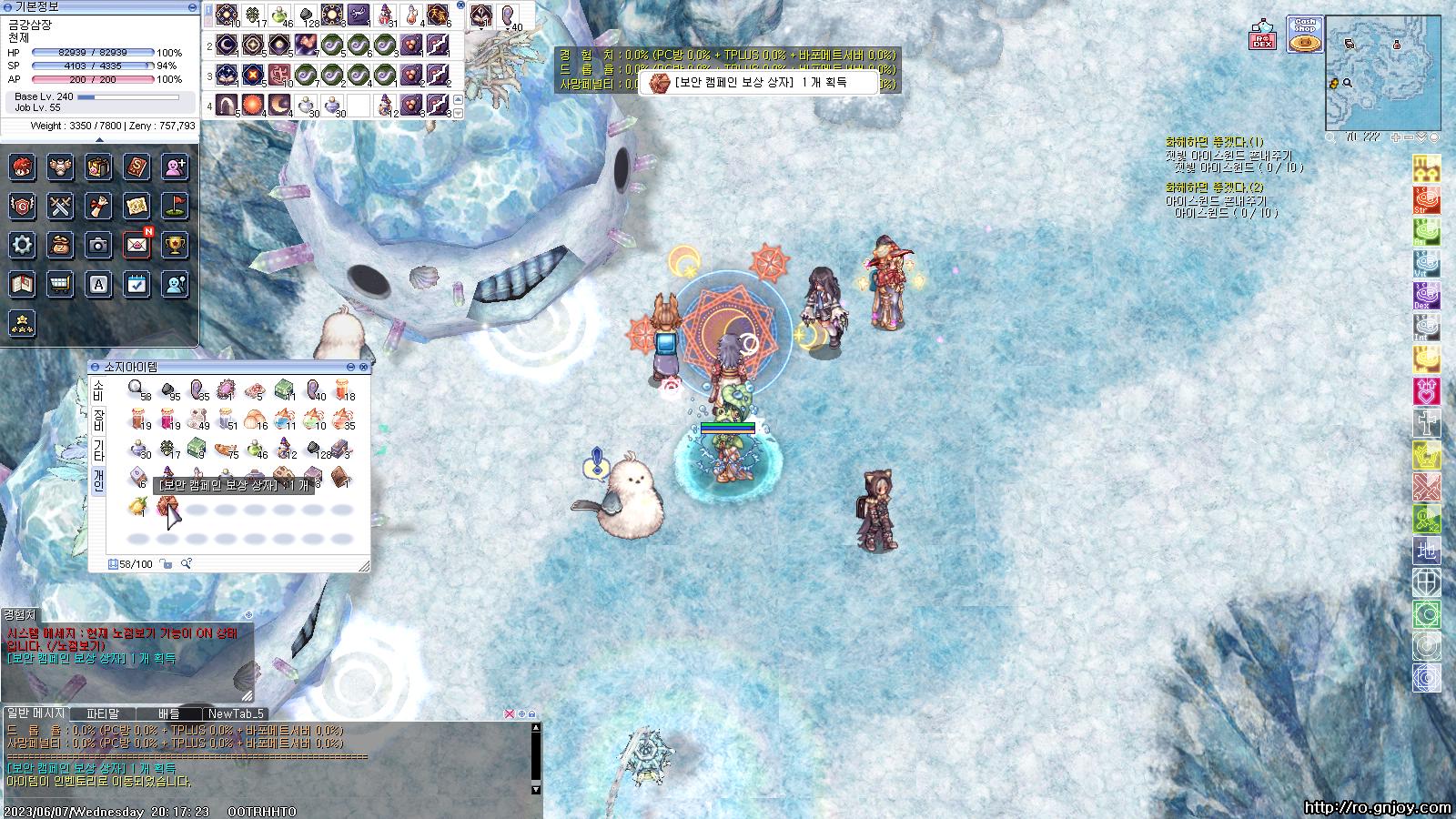Open the RODEX mail icon
The height and width of the screenshot is (819, 1456).
[x=1262, y=35]
